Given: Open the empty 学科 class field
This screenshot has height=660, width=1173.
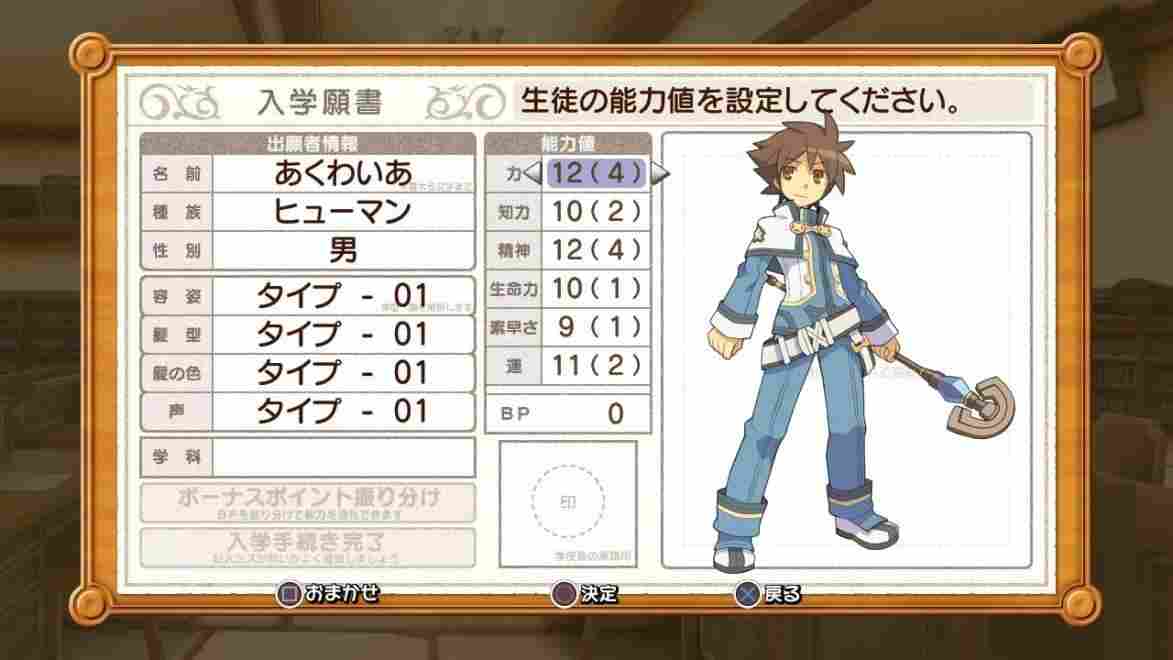Looking at the screenshot, I should coord(342,457).
